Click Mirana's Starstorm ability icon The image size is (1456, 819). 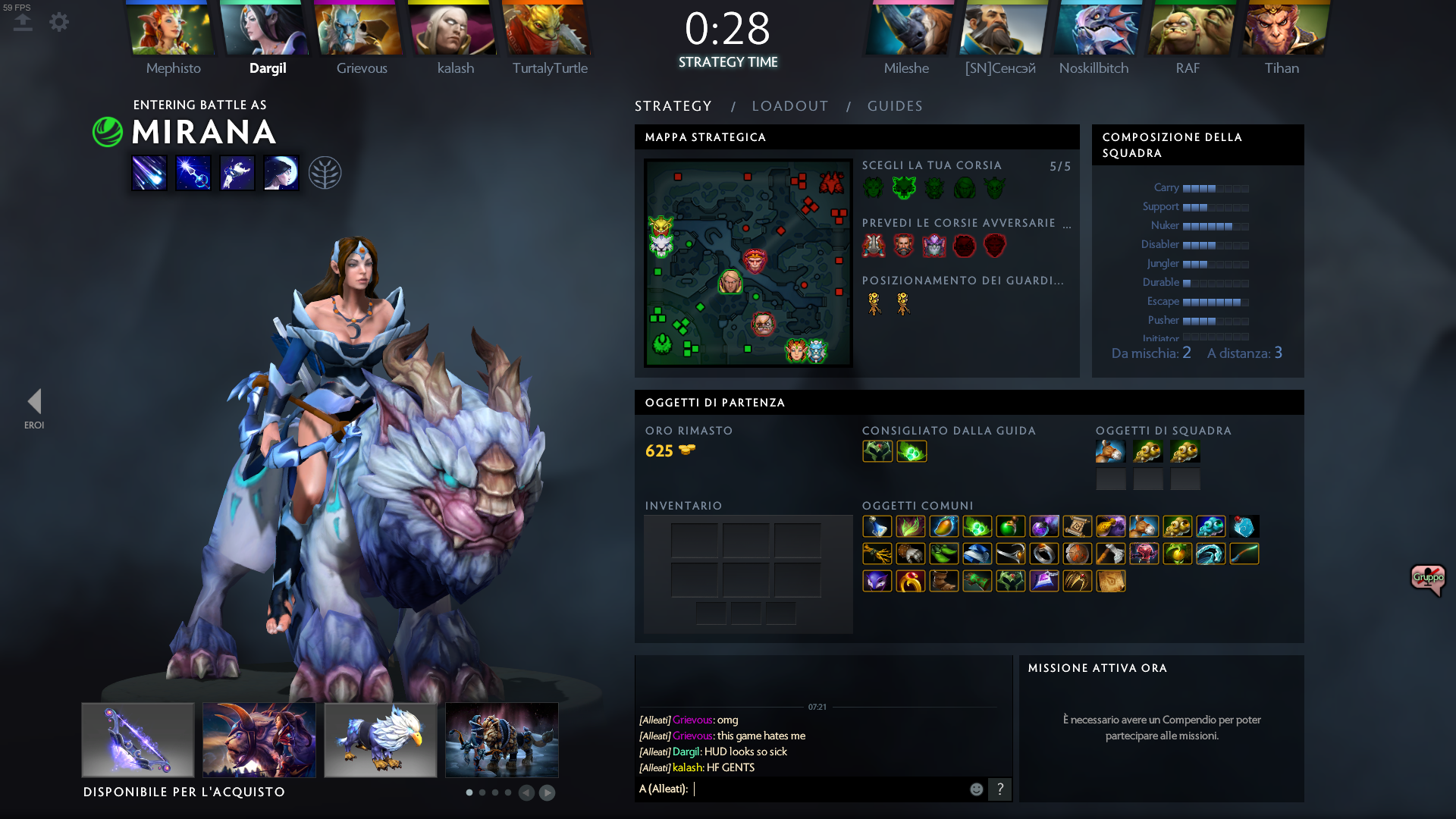pyautogui.click(x=149, y=173)
